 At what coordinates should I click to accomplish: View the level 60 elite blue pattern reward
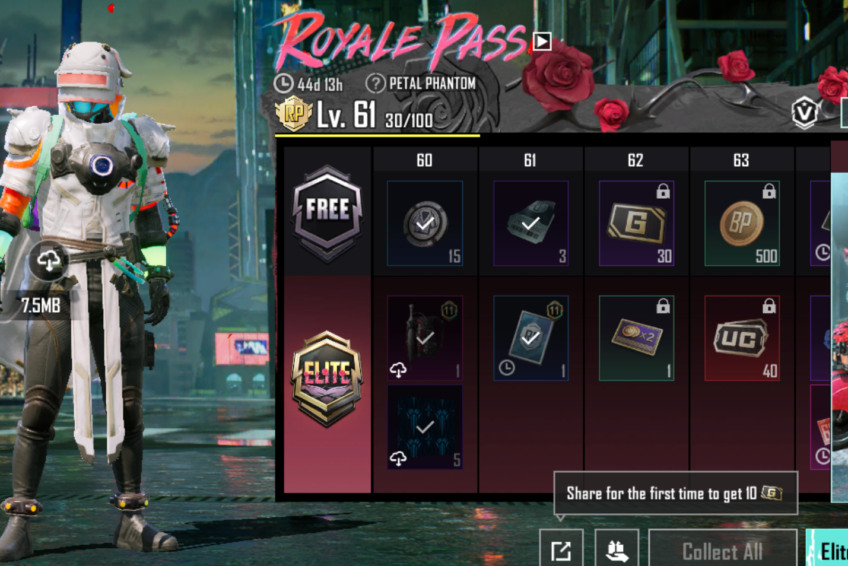[x=425, y=428]
